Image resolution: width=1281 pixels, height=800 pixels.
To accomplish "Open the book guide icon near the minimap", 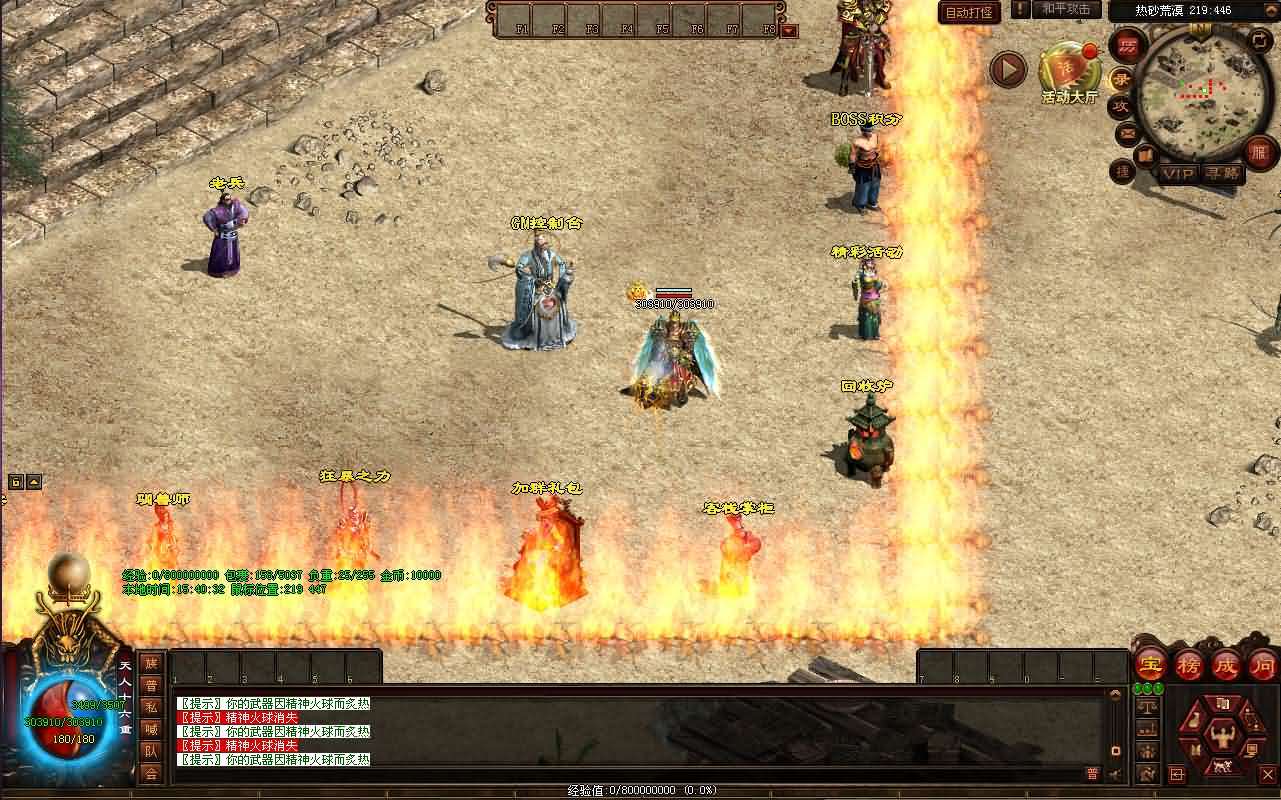I will click(1145, 154).
